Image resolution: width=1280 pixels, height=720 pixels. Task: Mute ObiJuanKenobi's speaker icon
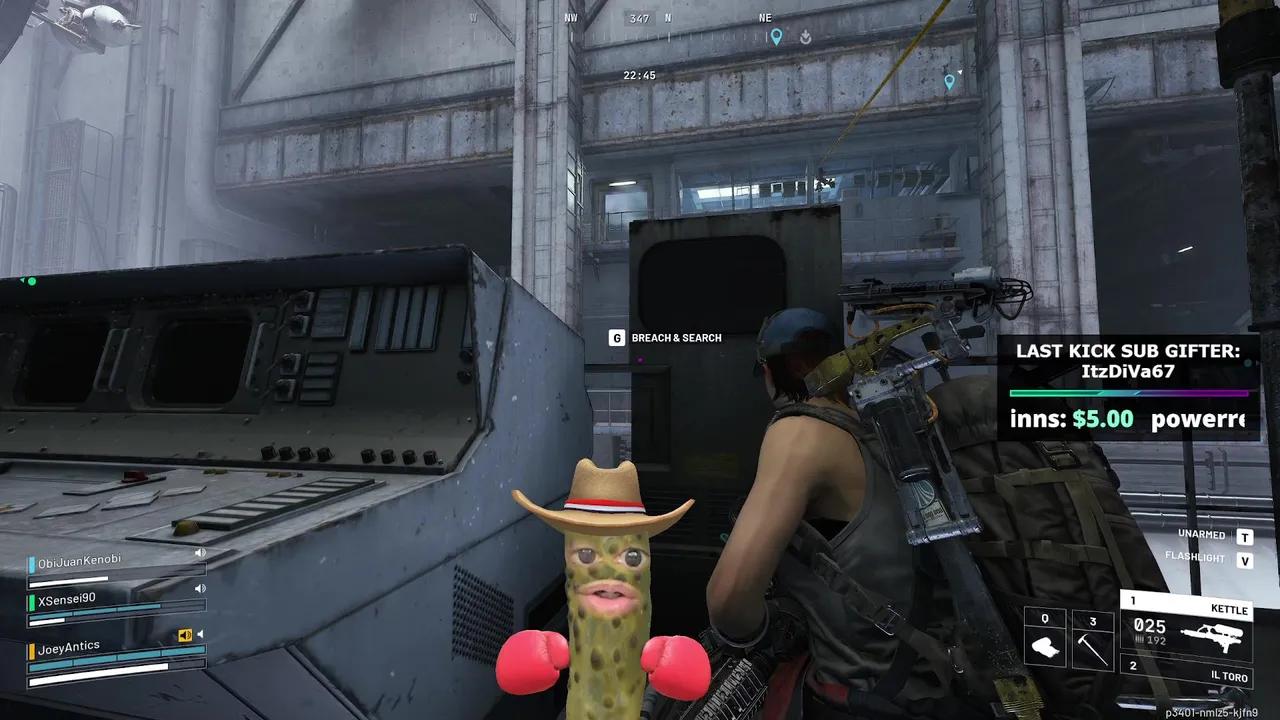pos(200,553)
